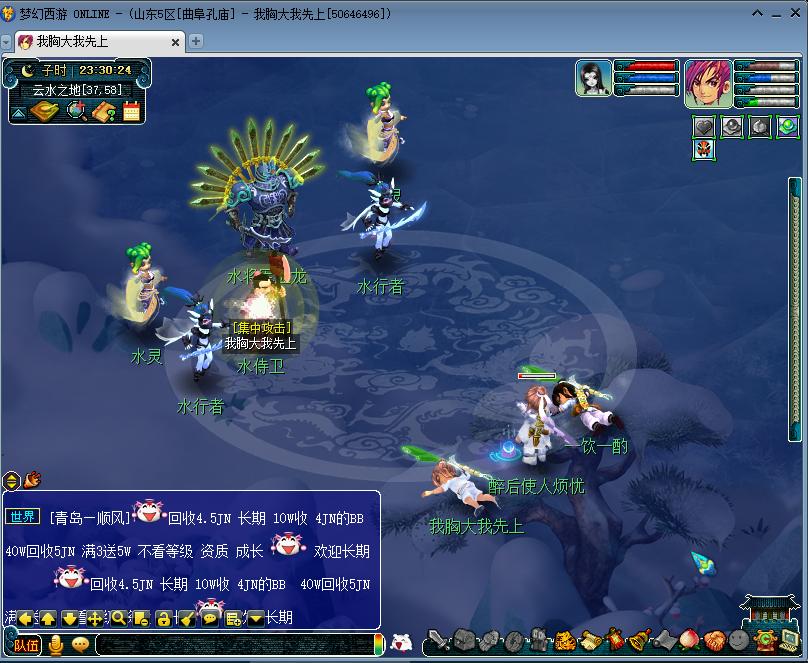808x663 pixels.
Task: Click the green orb status icon
Action: [788, 126]
